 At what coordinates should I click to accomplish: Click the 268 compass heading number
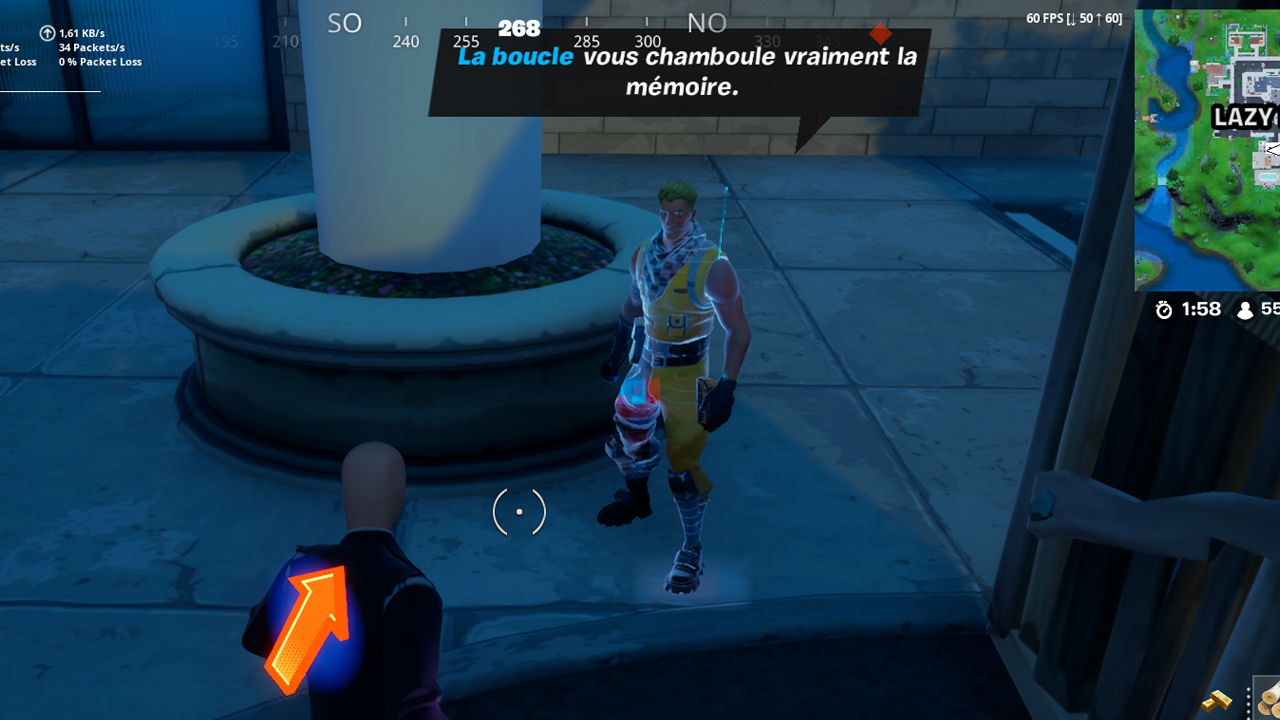click(x=520, y=29)
